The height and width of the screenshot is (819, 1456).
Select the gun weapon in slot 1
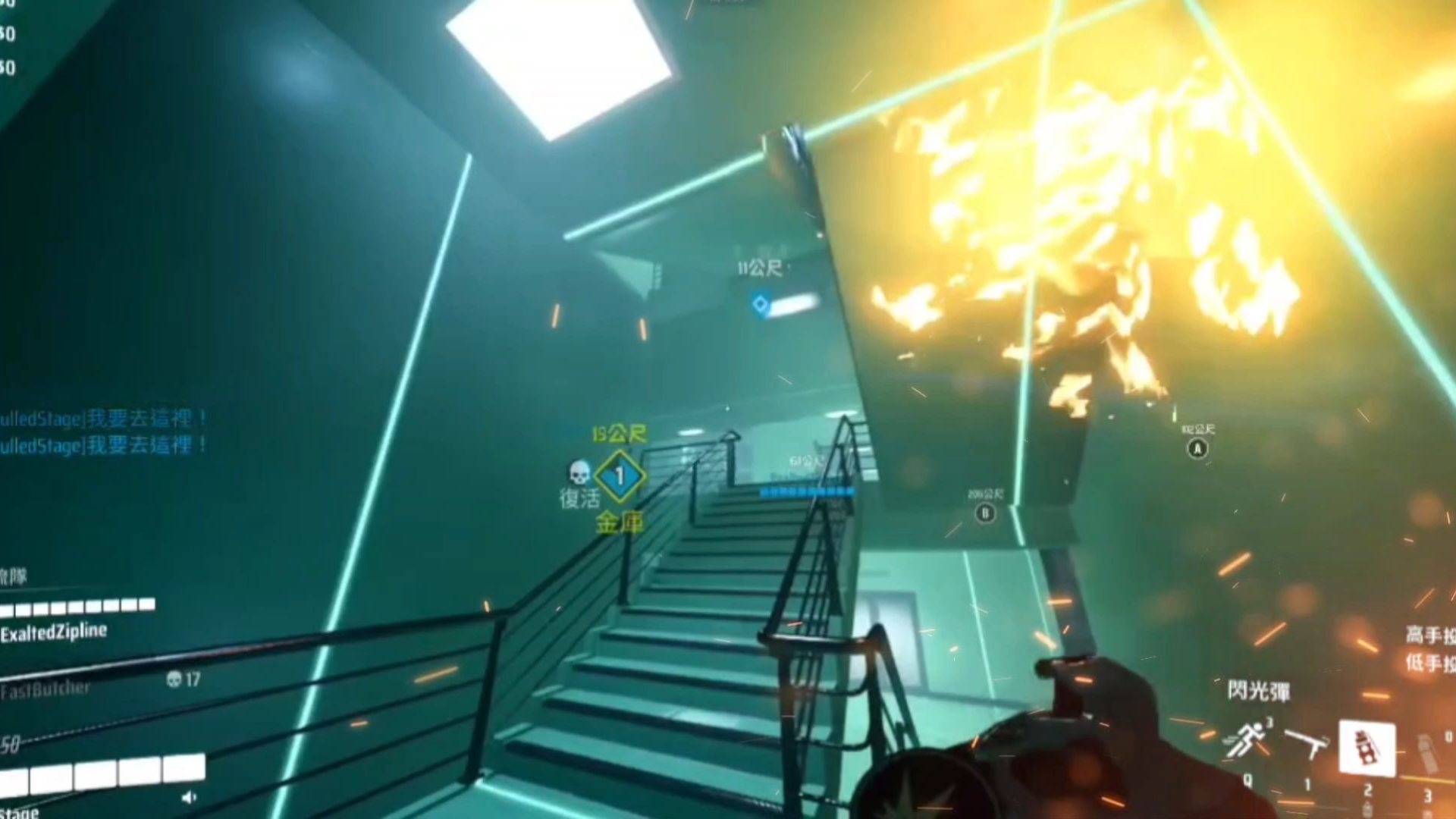(1307, 743)
